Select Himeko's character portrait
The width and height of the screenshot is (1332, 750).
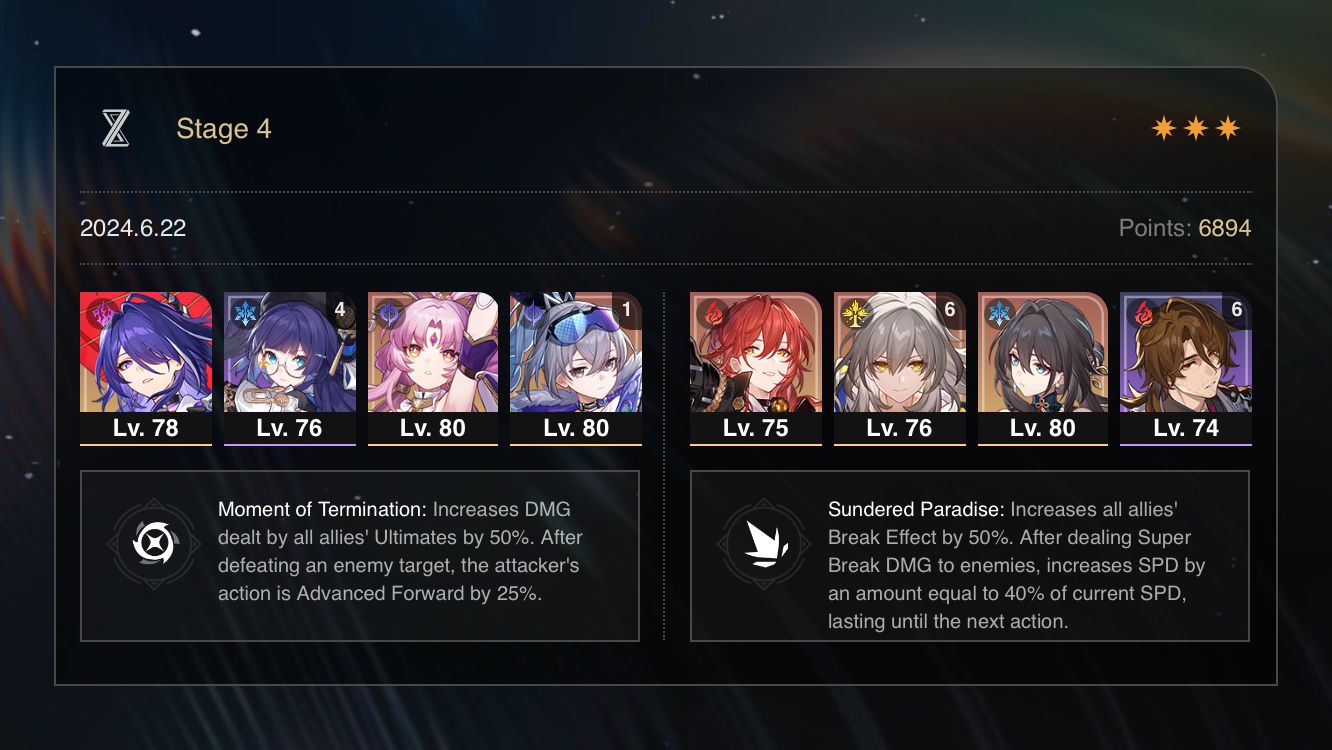coord(755,360)
